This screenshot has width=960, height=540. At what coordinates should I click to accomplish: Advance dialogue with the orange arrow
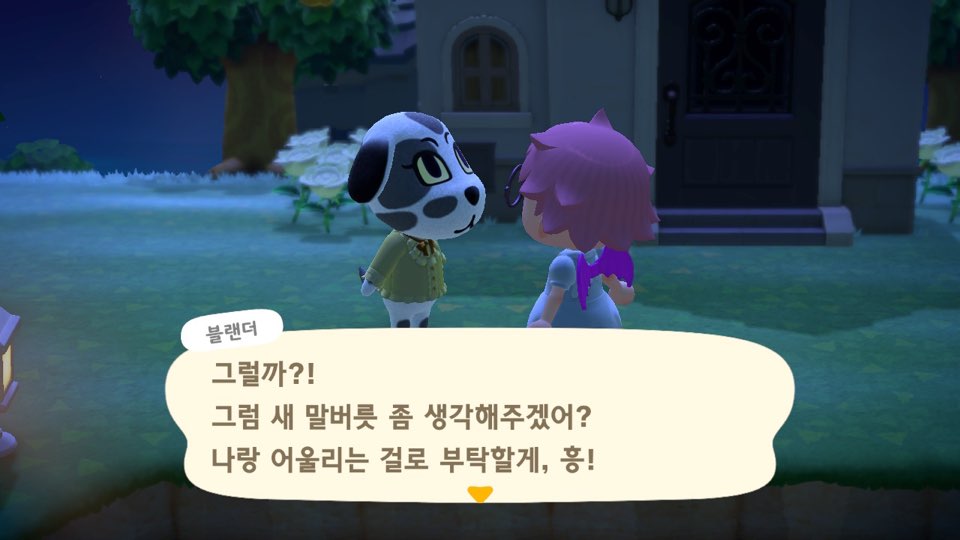point(481,493)
